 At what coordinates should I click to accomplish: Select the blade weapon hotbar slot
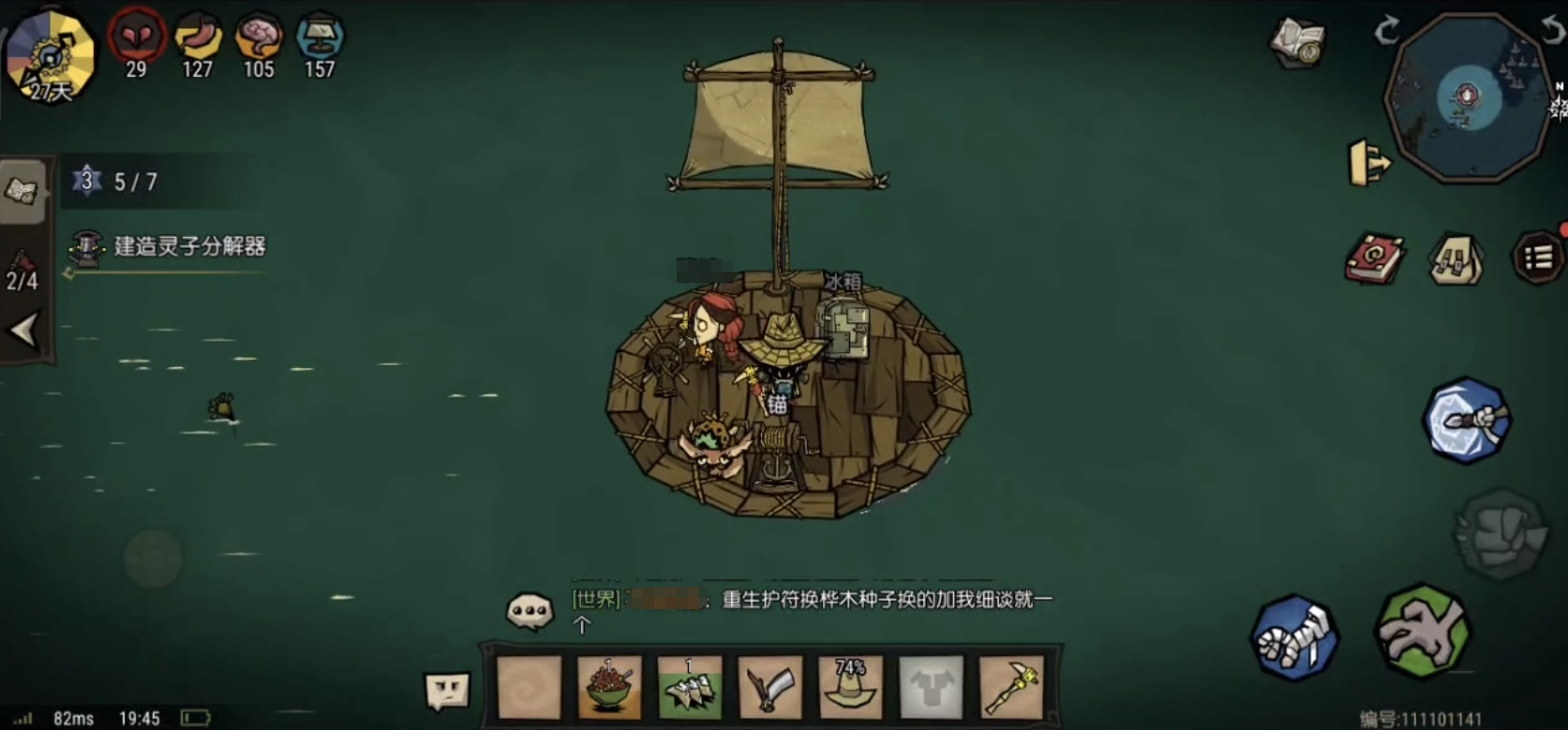tap(770, 688)
